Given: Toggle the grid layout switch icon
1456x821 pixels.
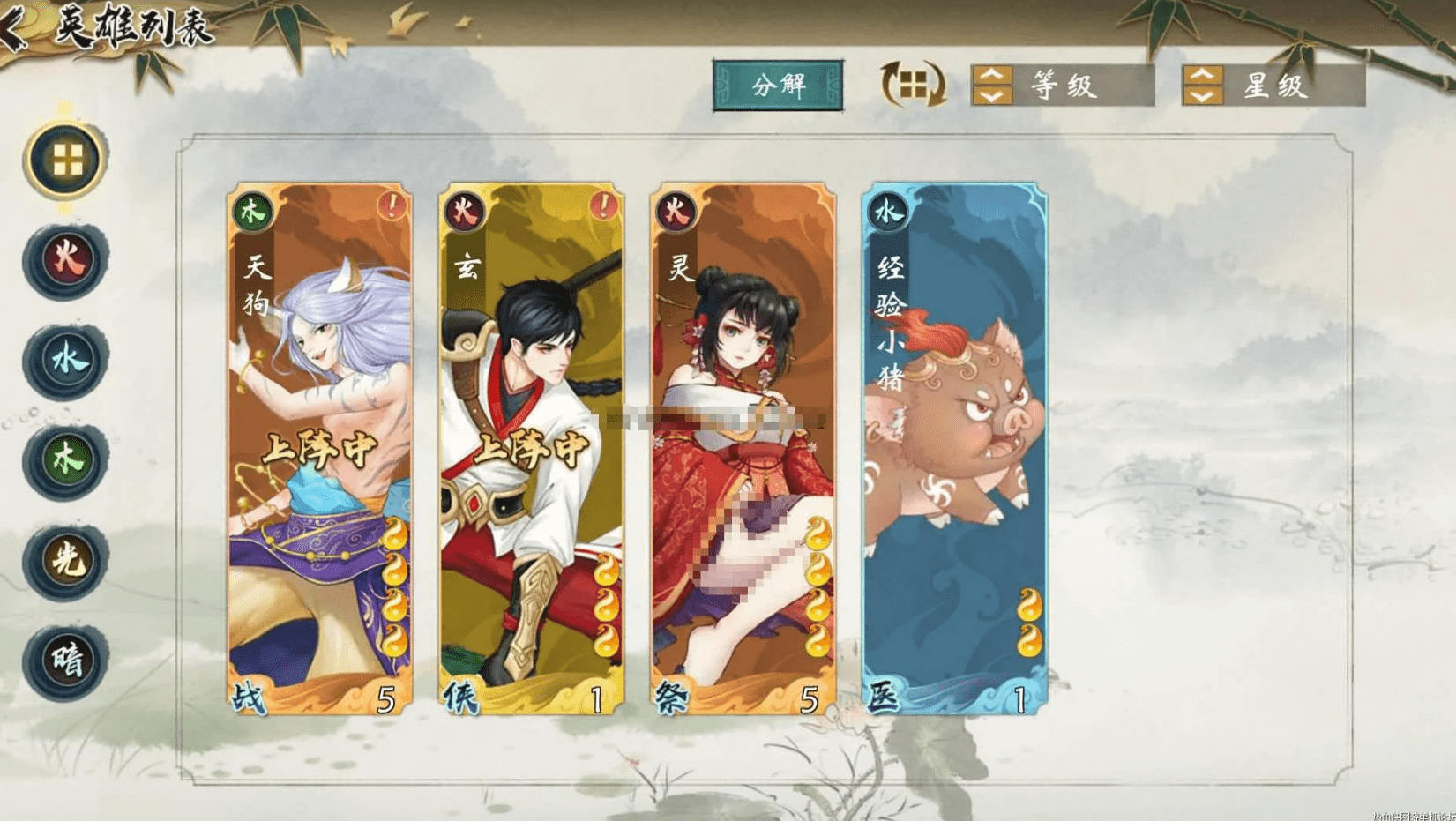Looking at the screenshot, I should [x=913, y=85].
